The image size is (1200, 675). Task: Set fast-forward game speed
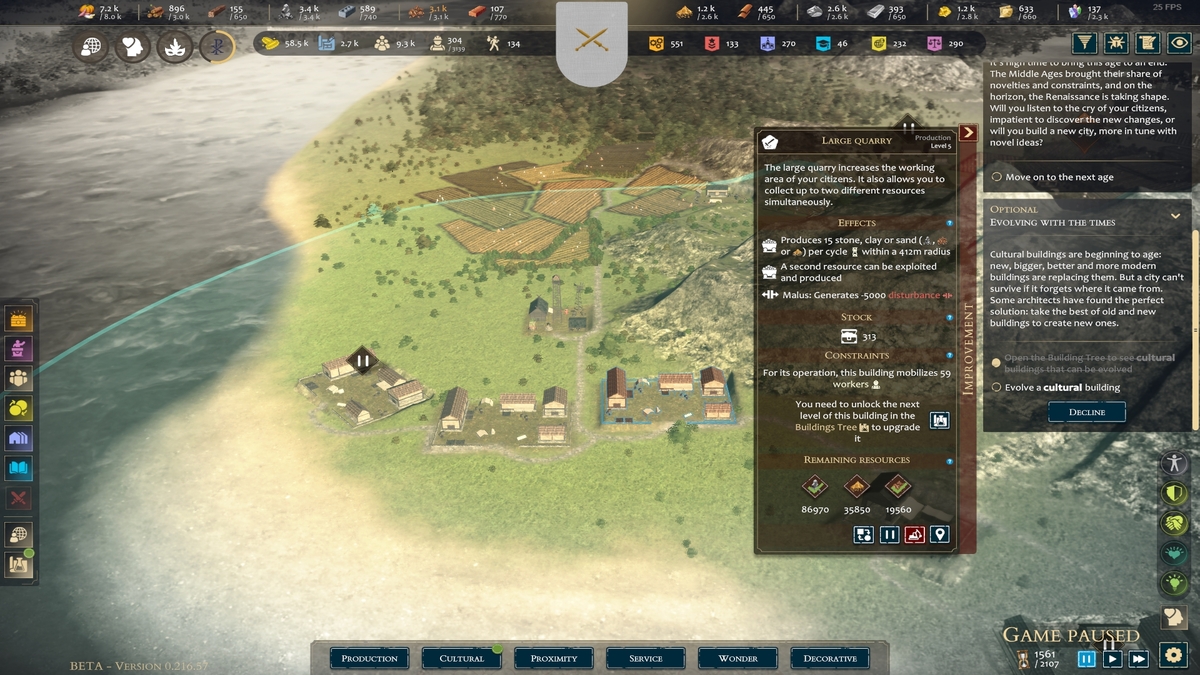coord(1138,658)
